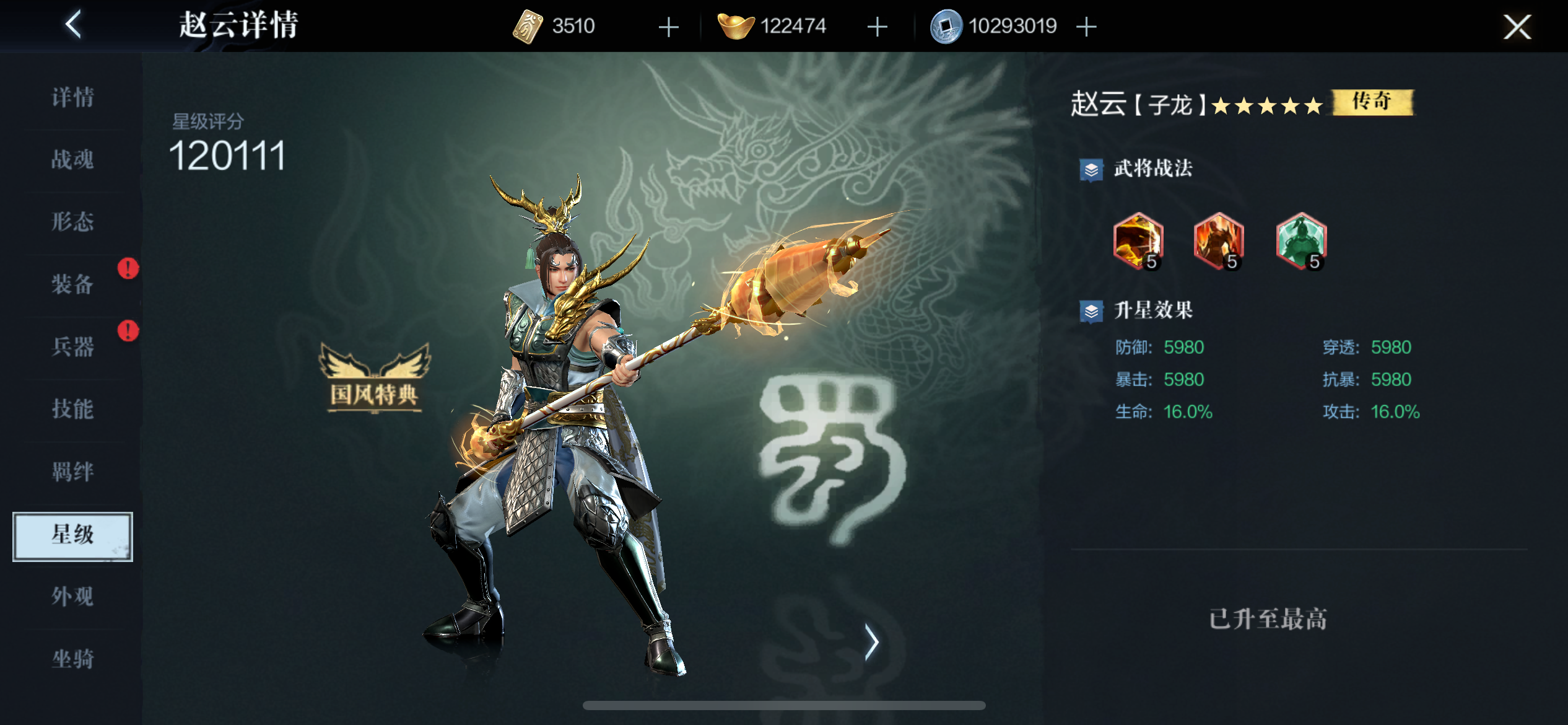Select the 羁绊 bonds tab
Screen dimensions: 1568x725
tap(73, 472)
